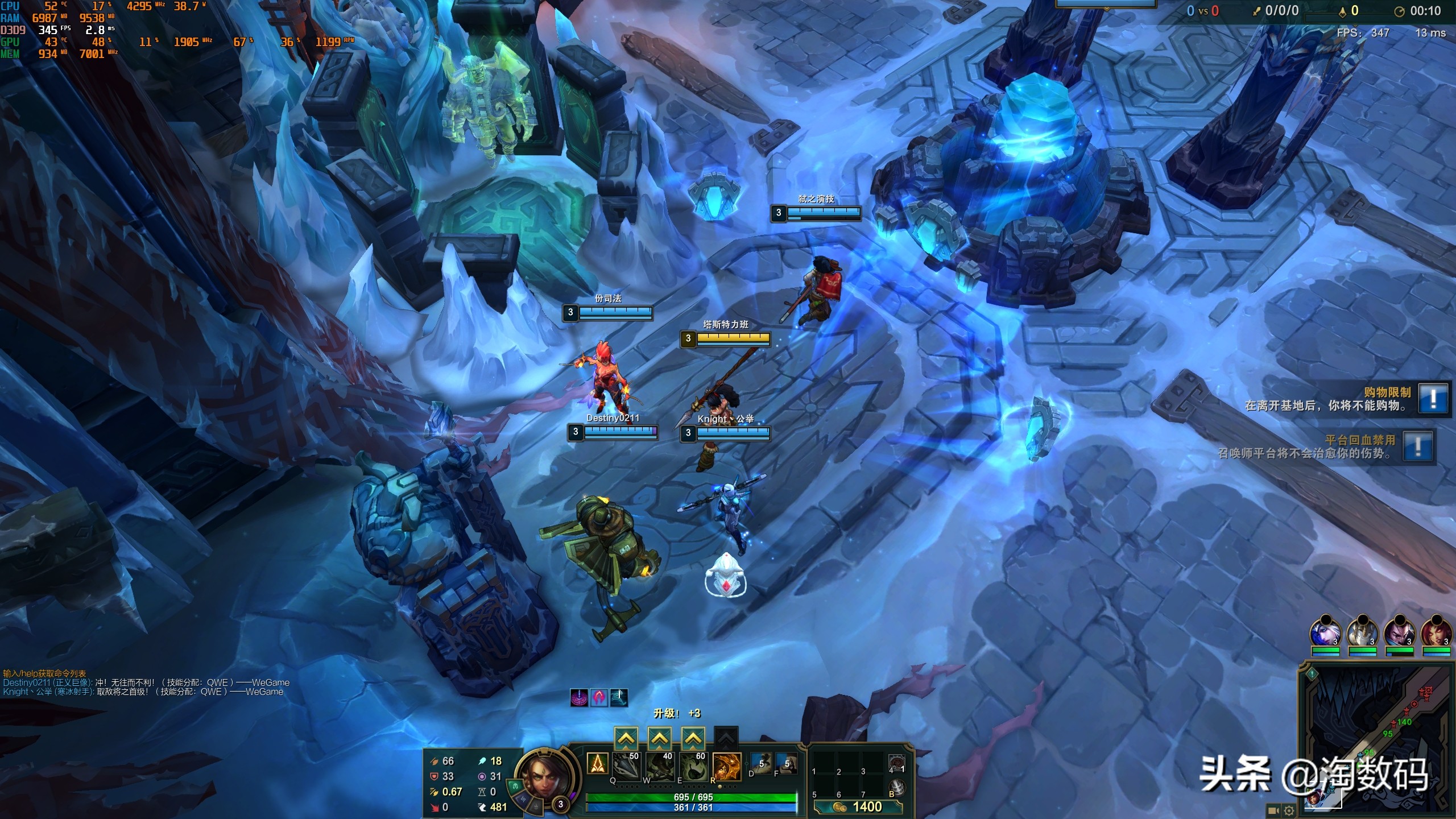Cast the D summoner spell
Viewport: 1456px width, 819px height.
(762, 763)
